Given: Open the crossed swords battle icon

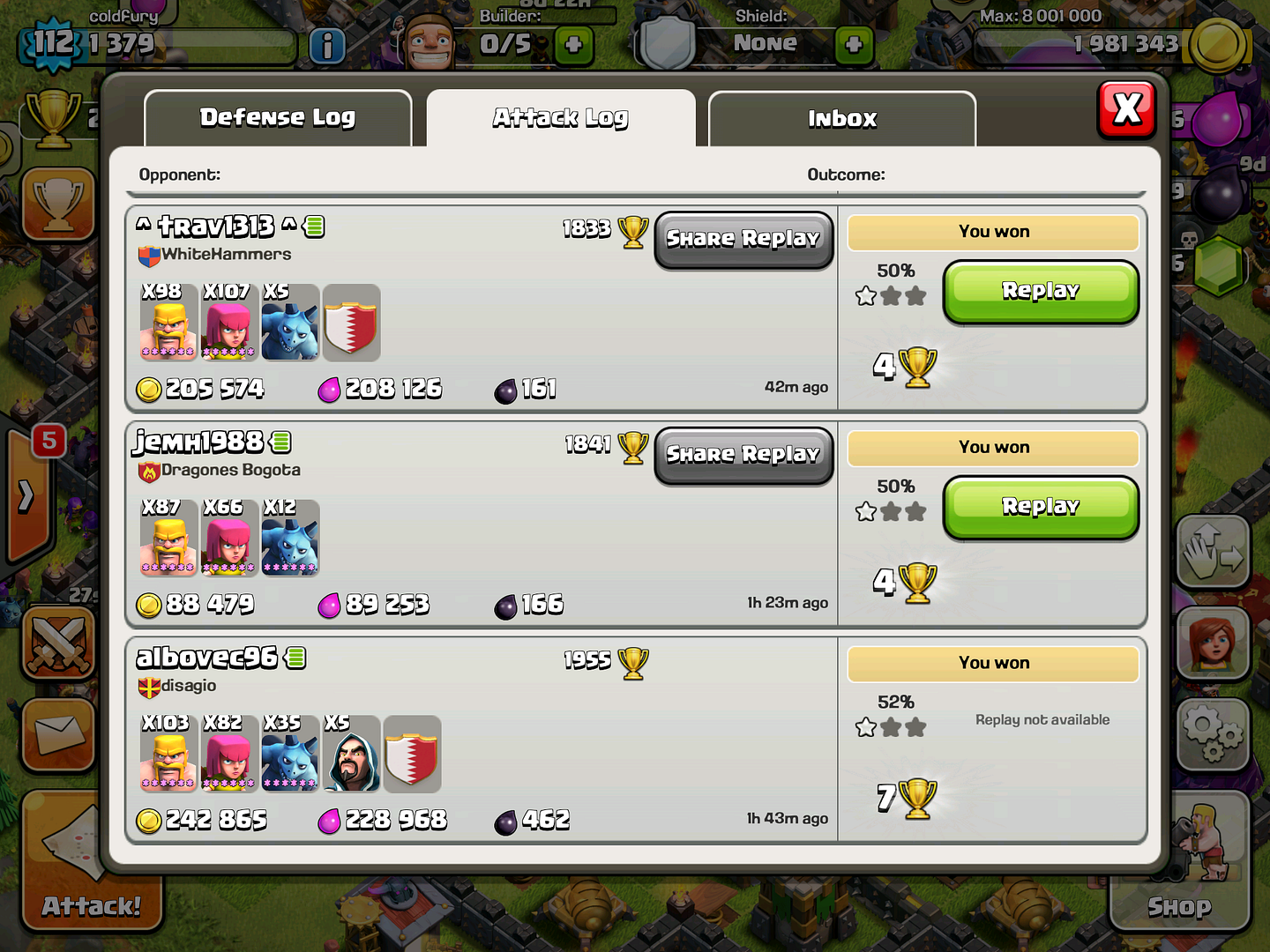Looking at the screenshot, I should pyautogui.click(x=58, y=642).
